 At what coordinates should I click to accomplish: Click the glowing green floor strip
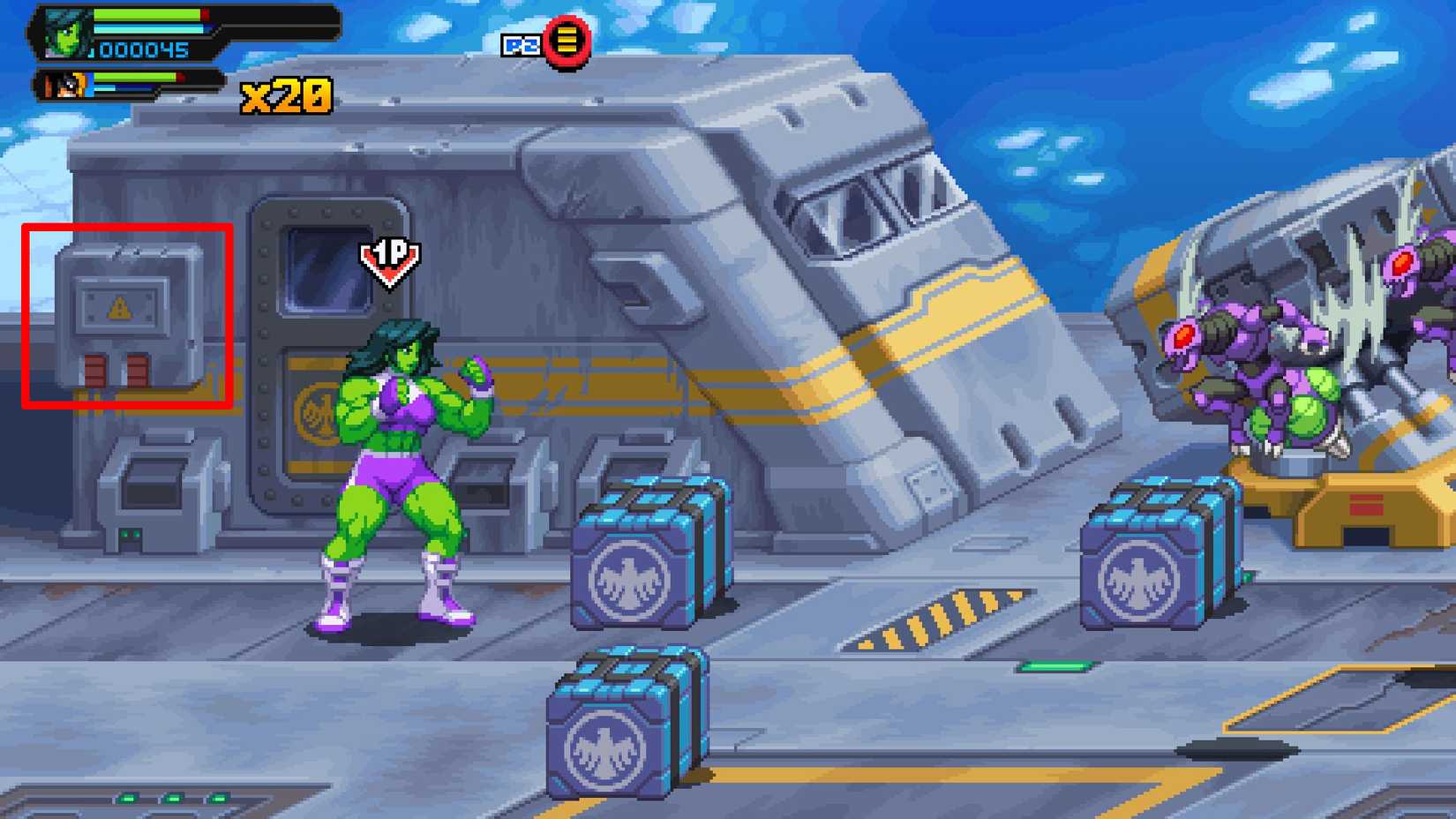[1059, 665]
